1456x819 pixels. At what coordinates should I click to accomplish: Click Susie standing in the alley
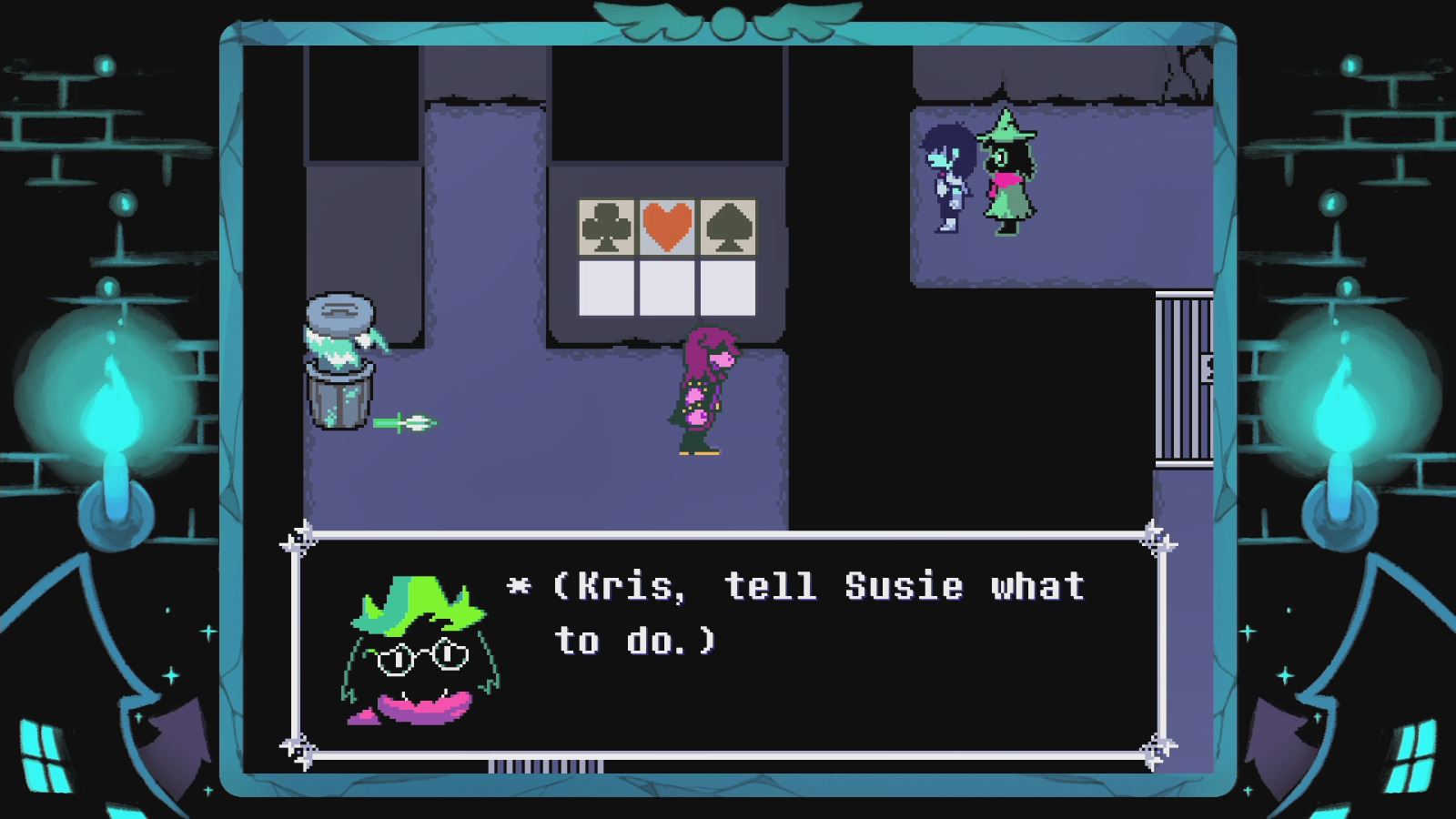tap(702, 391)
